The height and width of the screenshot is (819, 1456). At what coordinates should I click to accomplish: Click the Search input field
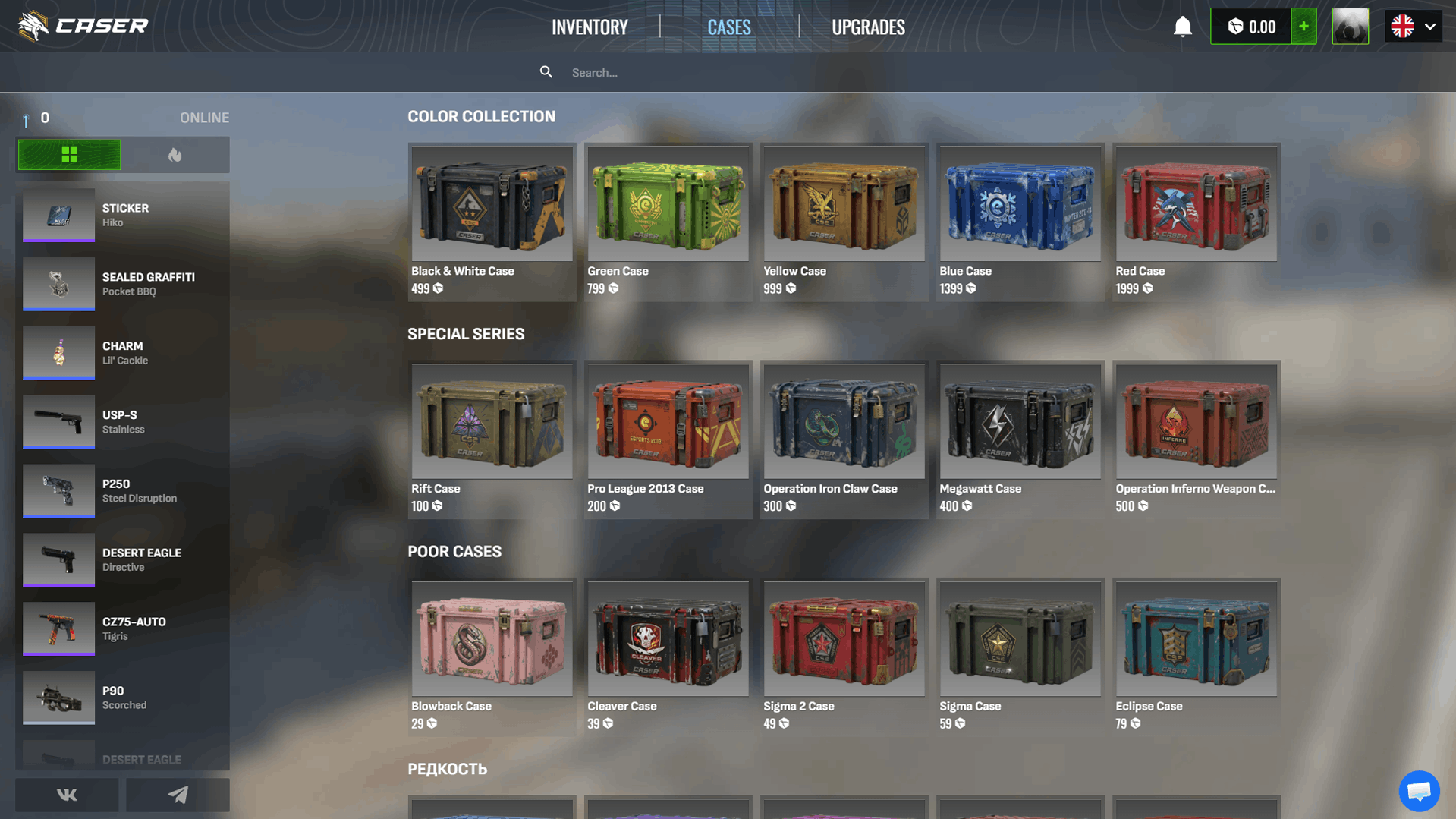[744, 72]
